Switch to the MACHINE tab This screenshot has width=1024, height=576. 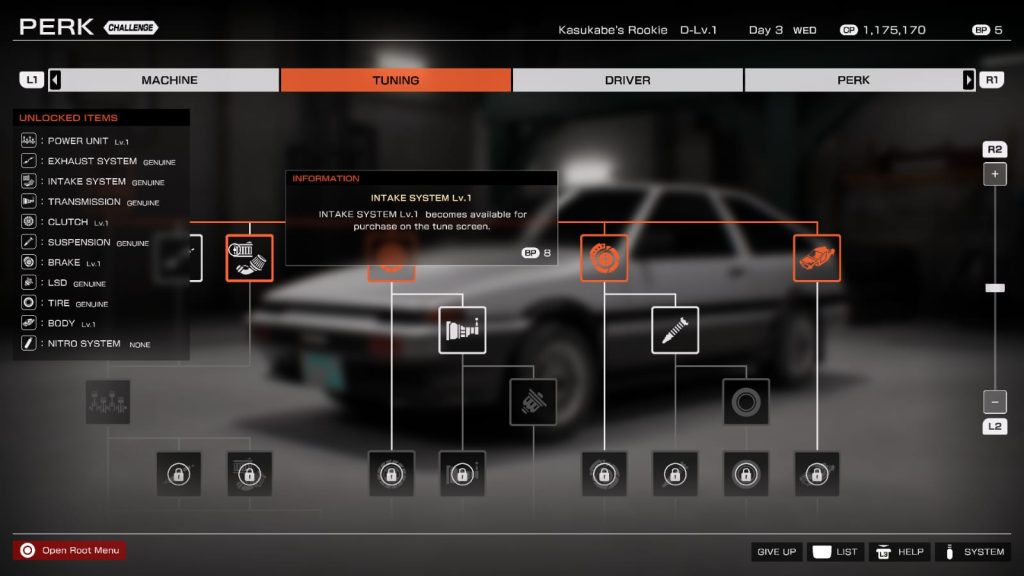(x=169, y=80)
